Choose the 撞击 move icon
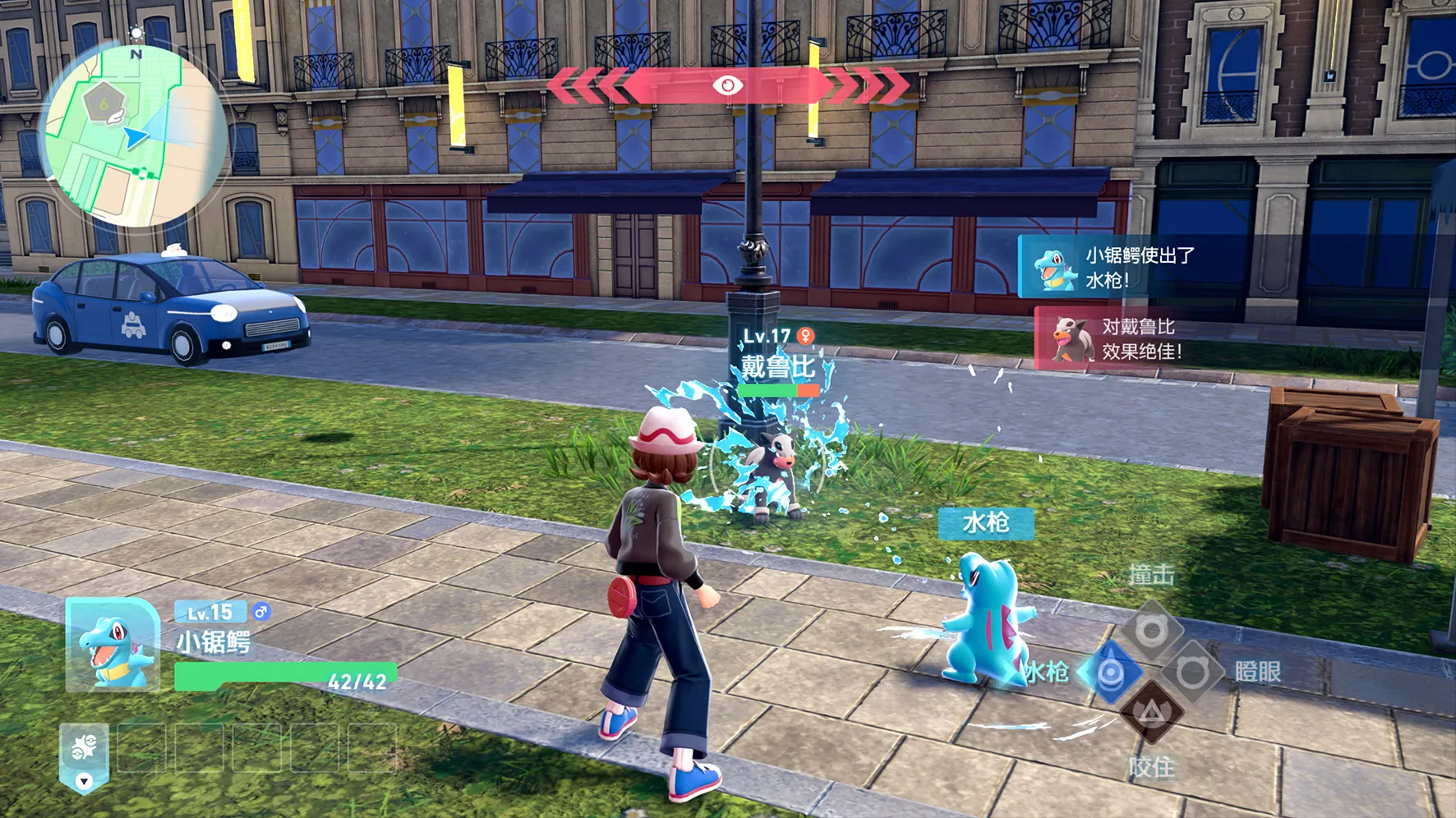The width and height of the screenshot is (1456, 818). 1150,630
